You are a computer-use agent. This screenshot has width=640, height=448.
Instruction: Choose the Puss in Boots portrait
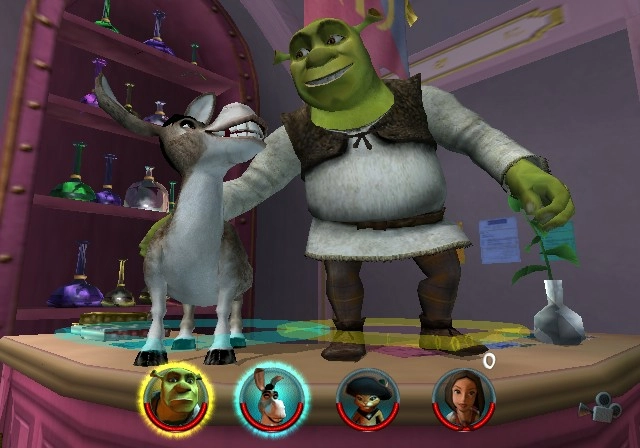pyautogui.click(x=366, y=398)
